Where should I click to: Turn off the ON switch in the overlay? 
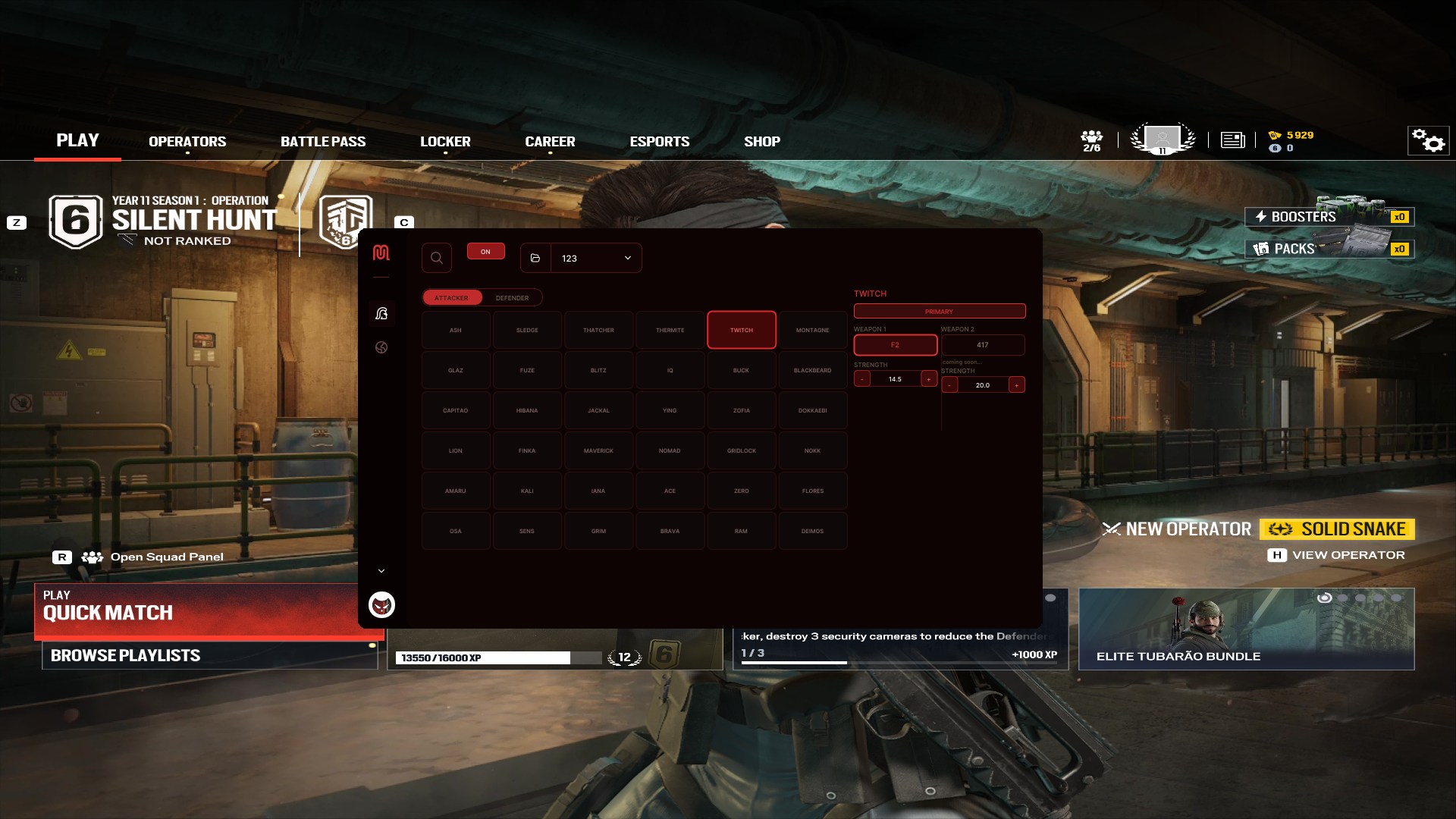click(x=486, y=251)
